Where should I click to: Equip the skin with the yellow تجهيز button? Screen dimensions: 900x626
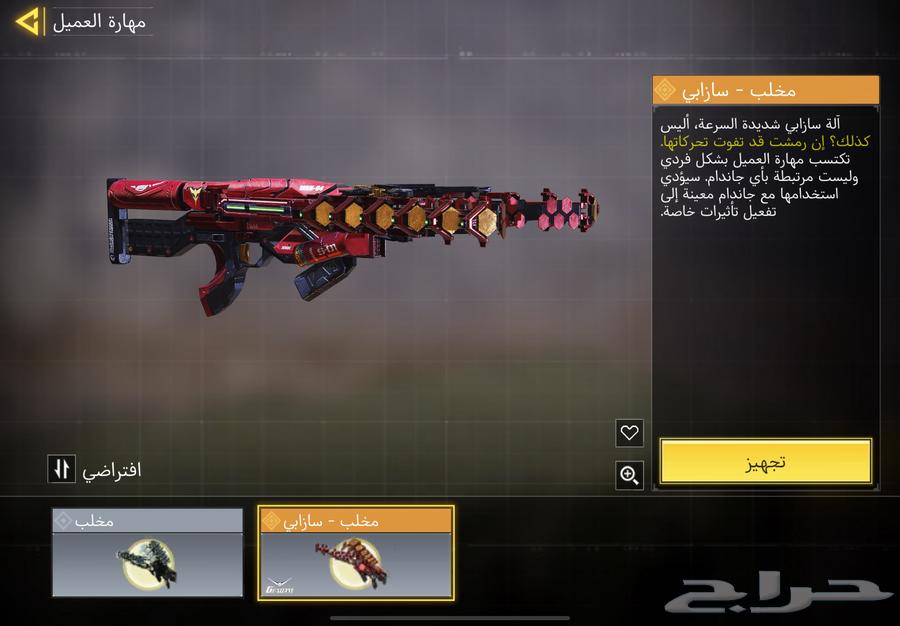pyautogui.click(x=765, y=461)
